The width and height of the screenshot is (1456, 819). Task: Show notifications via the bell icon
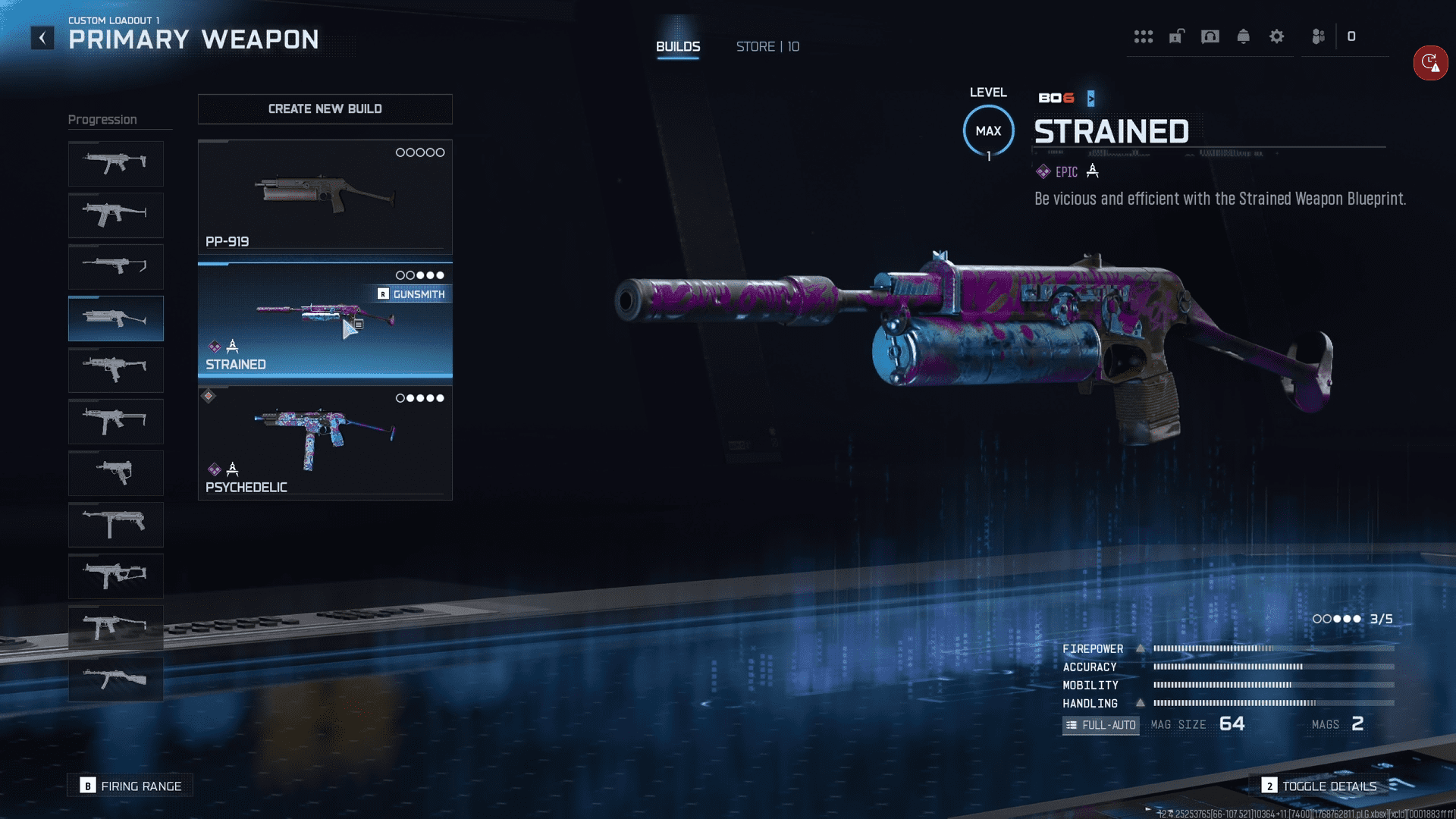(x=1243, y=36)
